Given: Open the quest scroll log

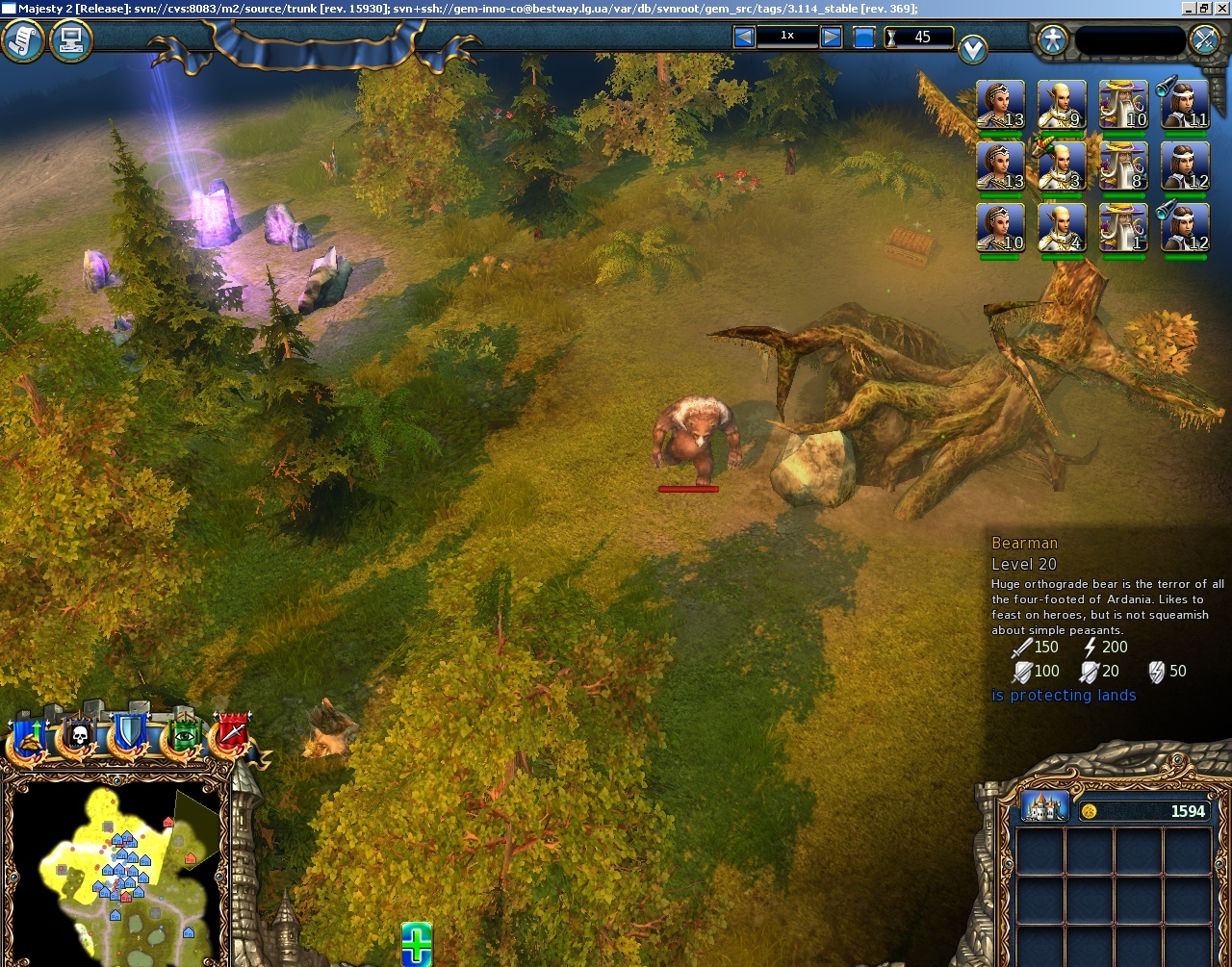Looking at the screenshot, I should [x=19, y=40].
